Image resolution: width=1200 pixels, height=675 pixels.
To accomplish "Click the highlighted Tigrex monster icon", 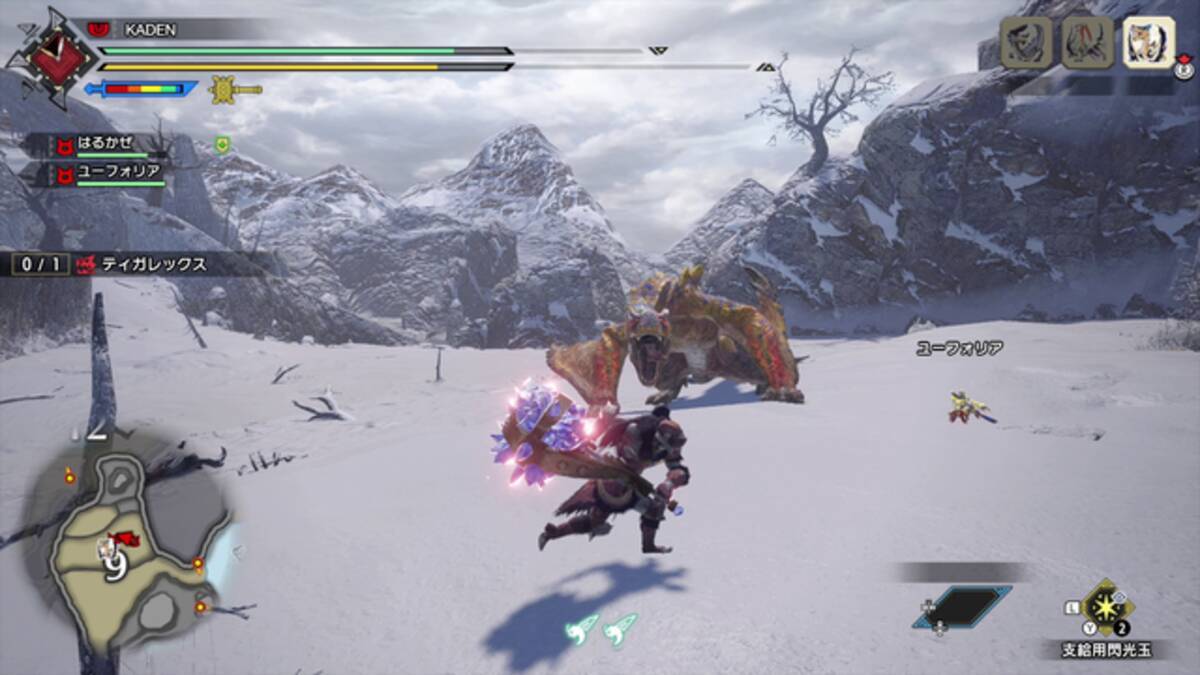I will tap(1148, 43).
